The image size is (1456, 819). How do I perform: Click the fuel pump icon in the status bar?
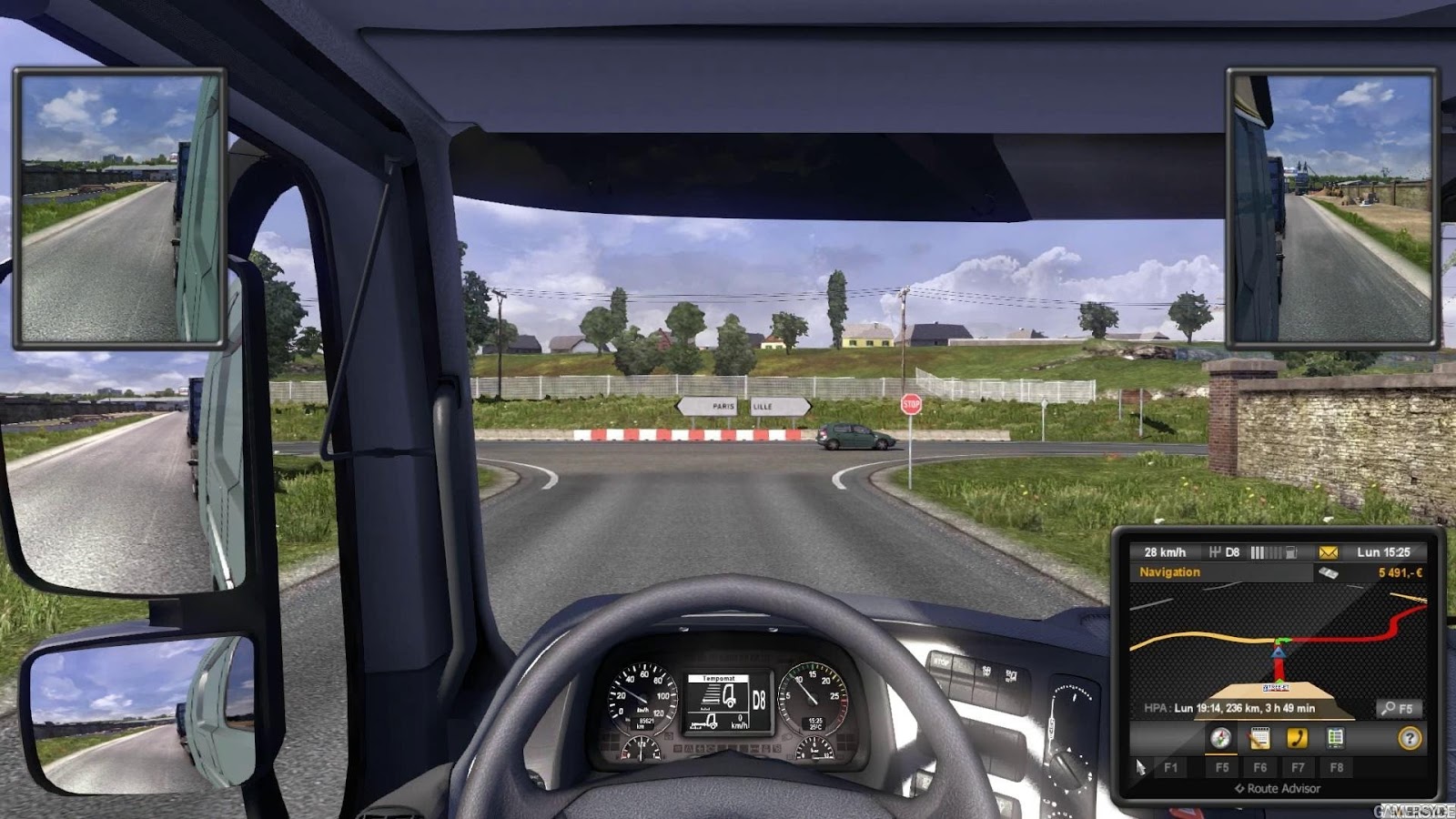click(1292, 551)
